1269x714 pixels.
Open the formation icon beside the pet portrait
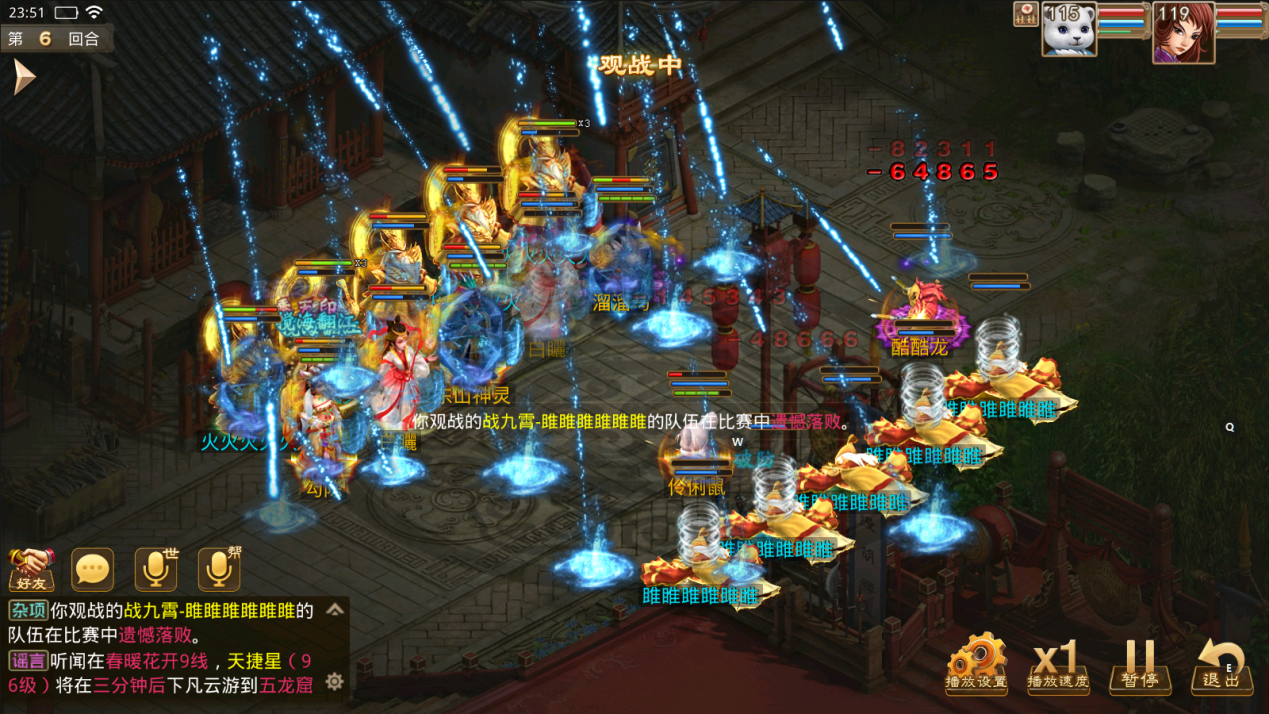point(1026,14)
